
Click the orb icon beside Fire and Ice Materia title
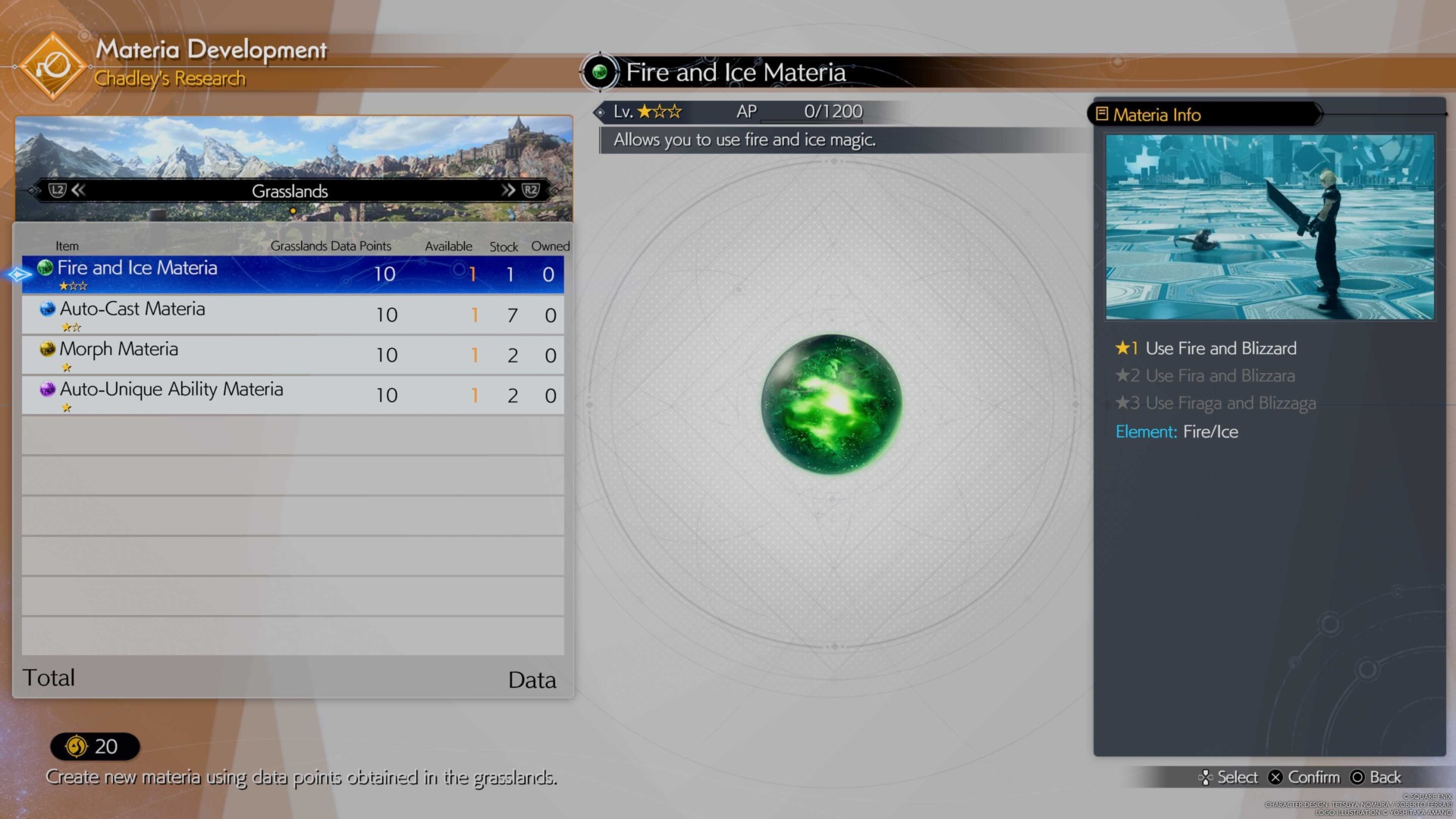(600, 73)
